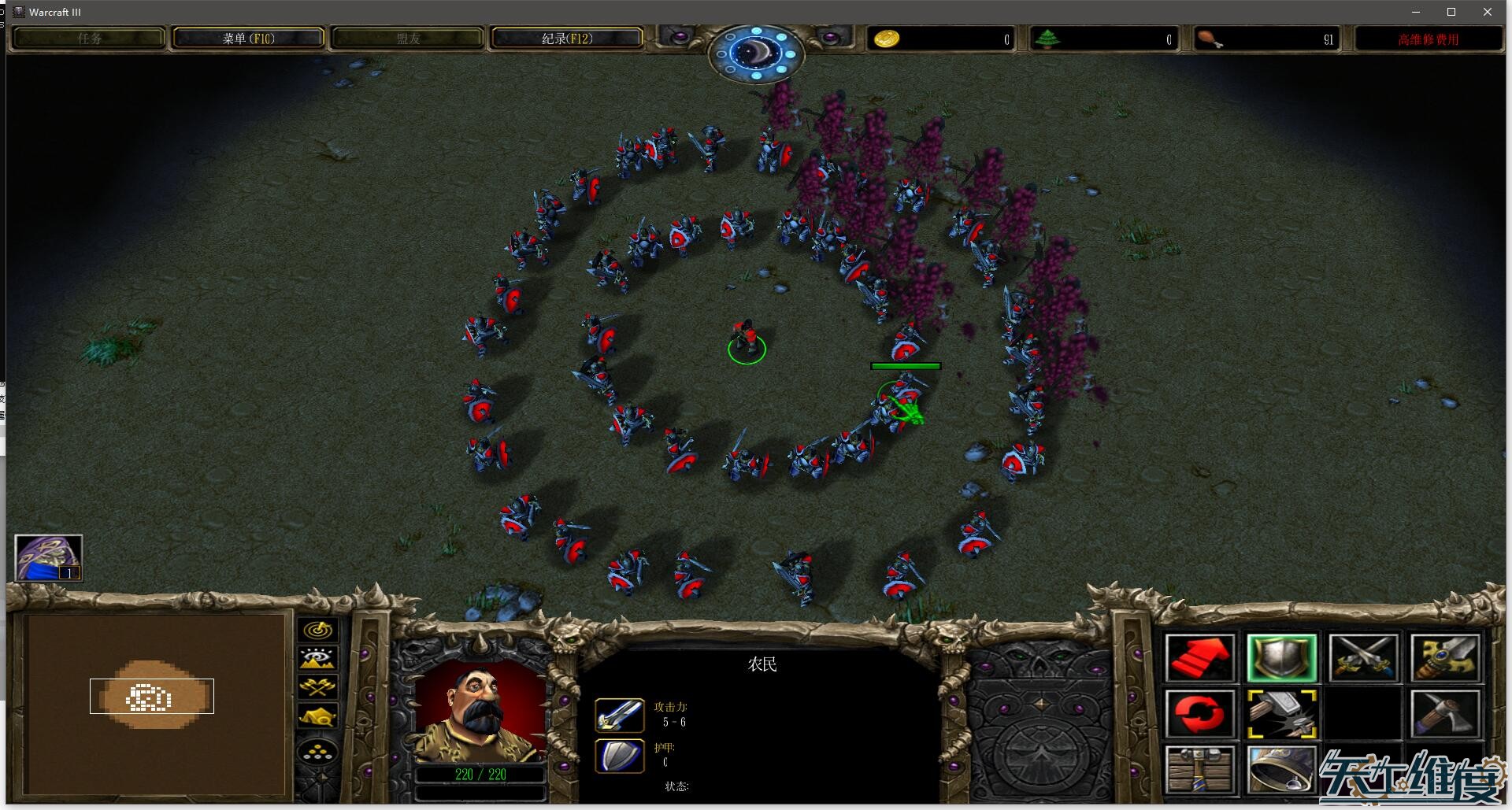
Task: Click the peasant unit portrait
Action: [x=480, y=714]
